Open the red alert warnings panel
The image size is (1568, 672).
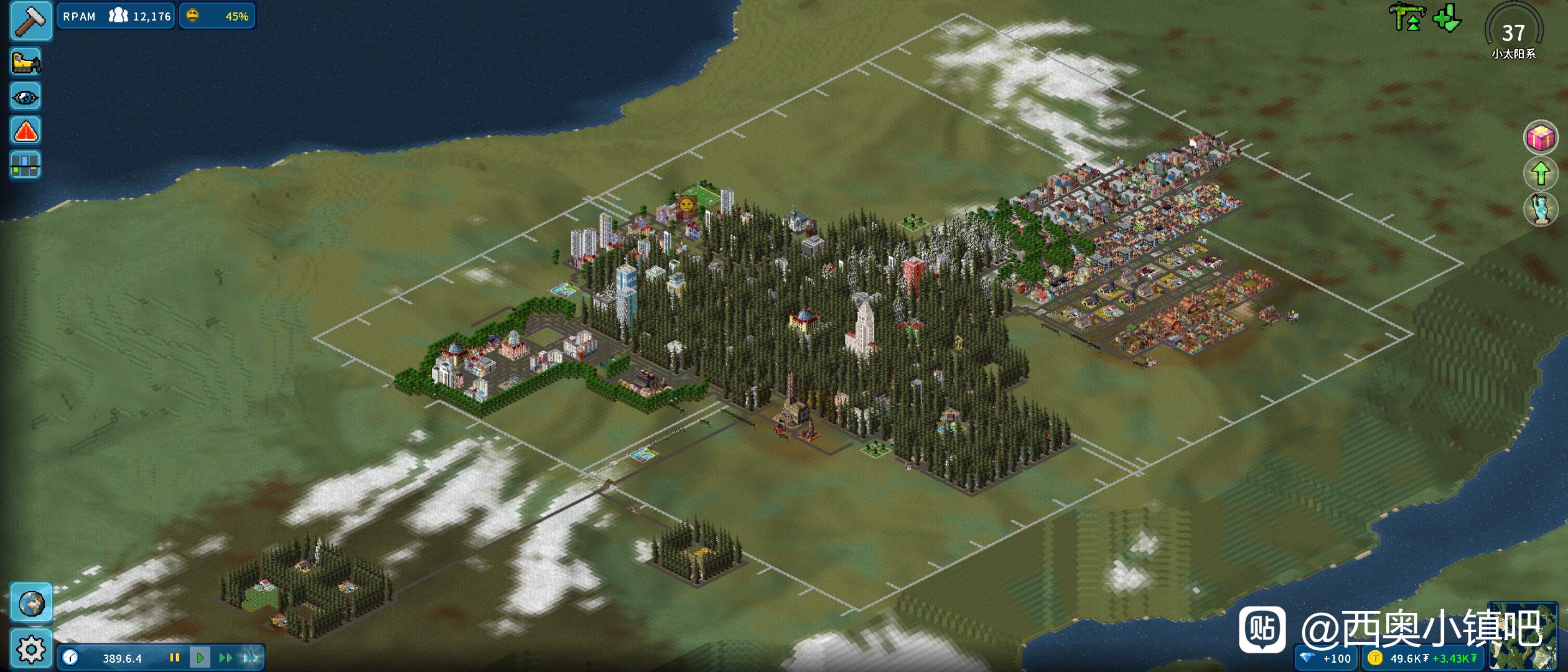click(x=26, y=131)
